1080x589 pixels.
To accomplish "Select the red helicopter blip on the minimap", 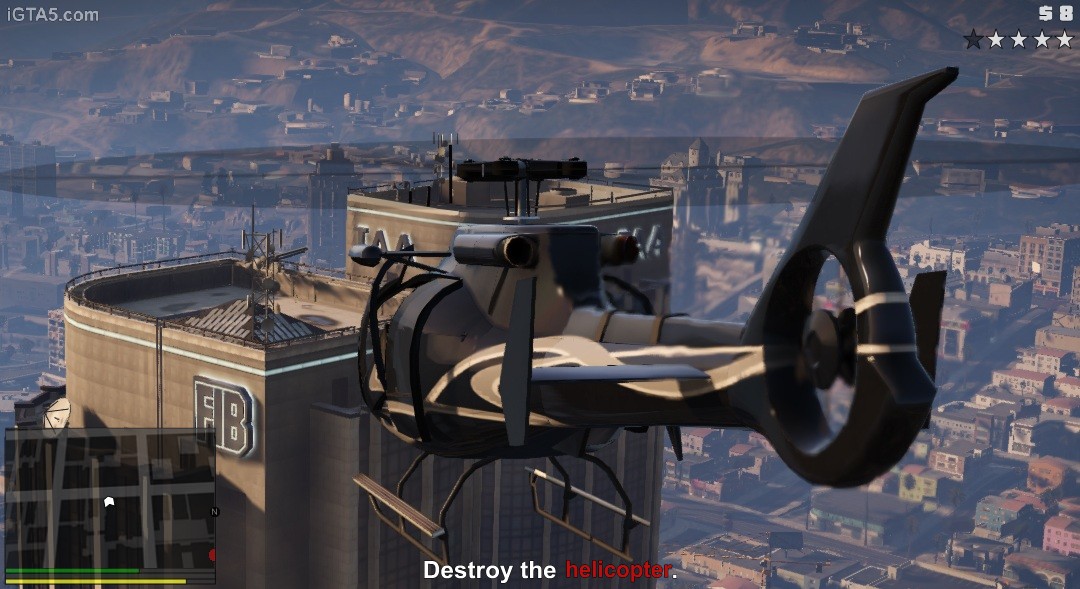I will pos(212,554).
